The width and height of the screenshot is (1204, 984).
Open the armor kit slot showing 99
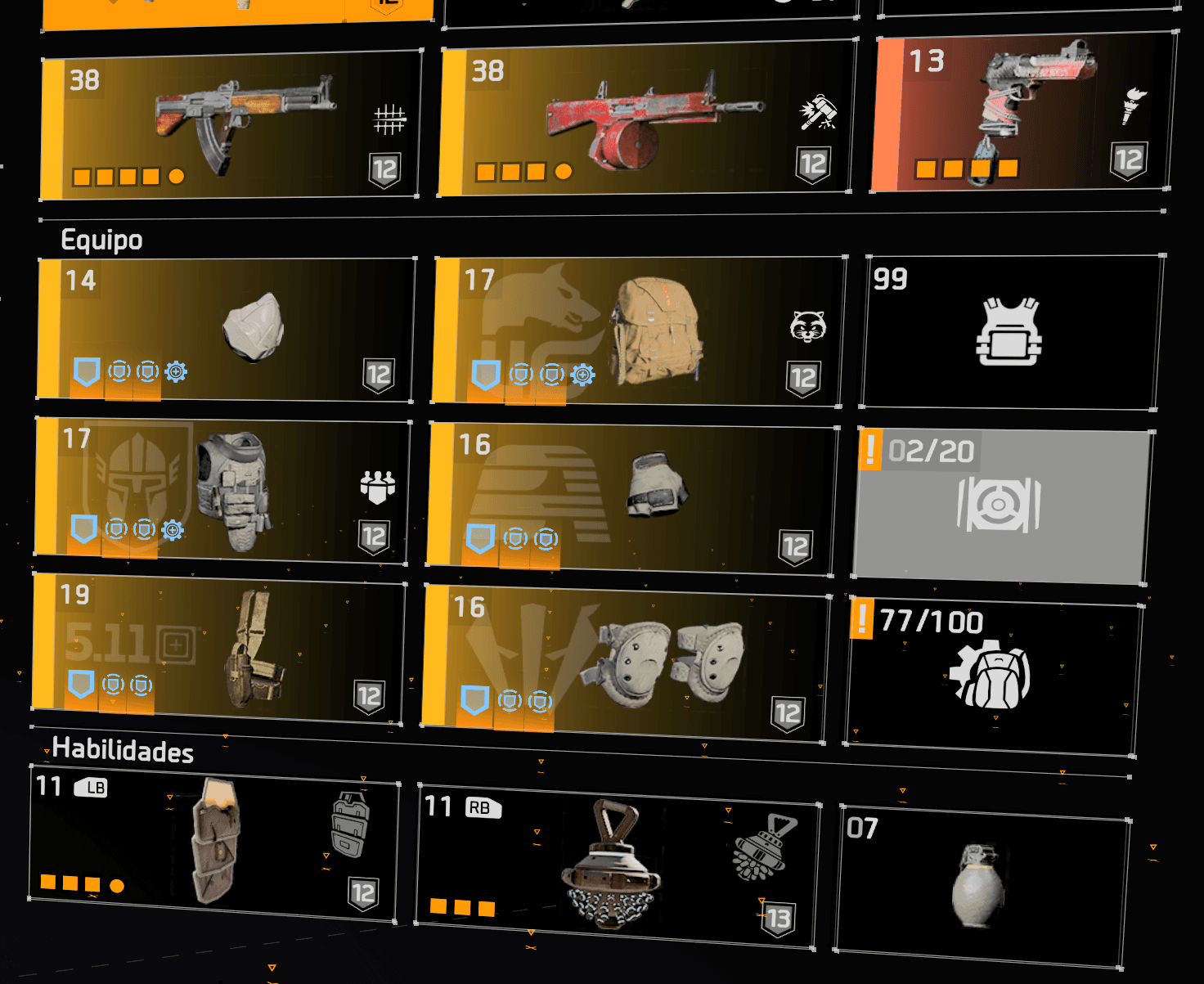(x=1011, y=331)
